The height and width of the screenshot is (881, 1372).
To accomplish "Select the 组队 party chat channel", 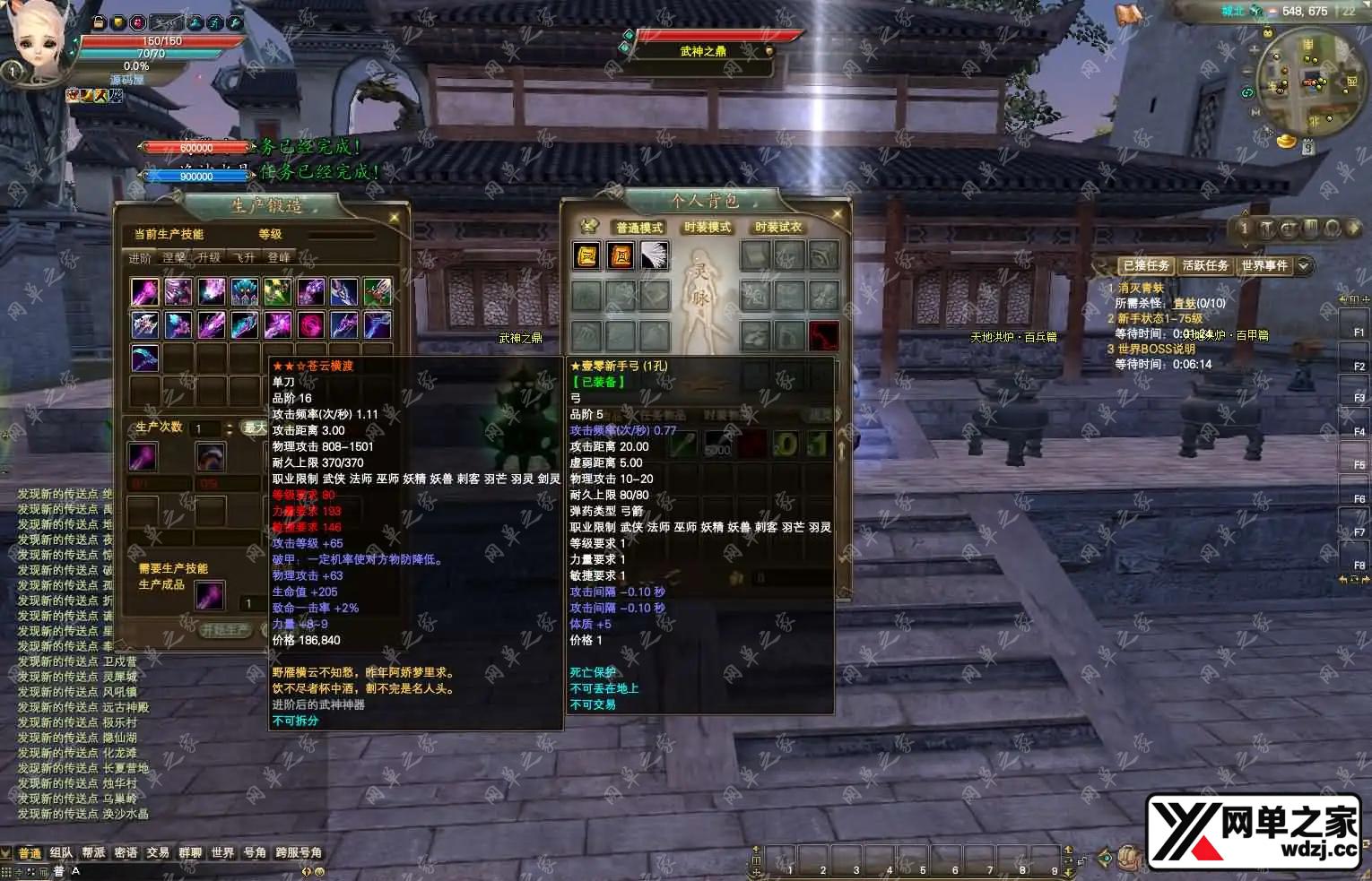I will click(x=61, y=853).
